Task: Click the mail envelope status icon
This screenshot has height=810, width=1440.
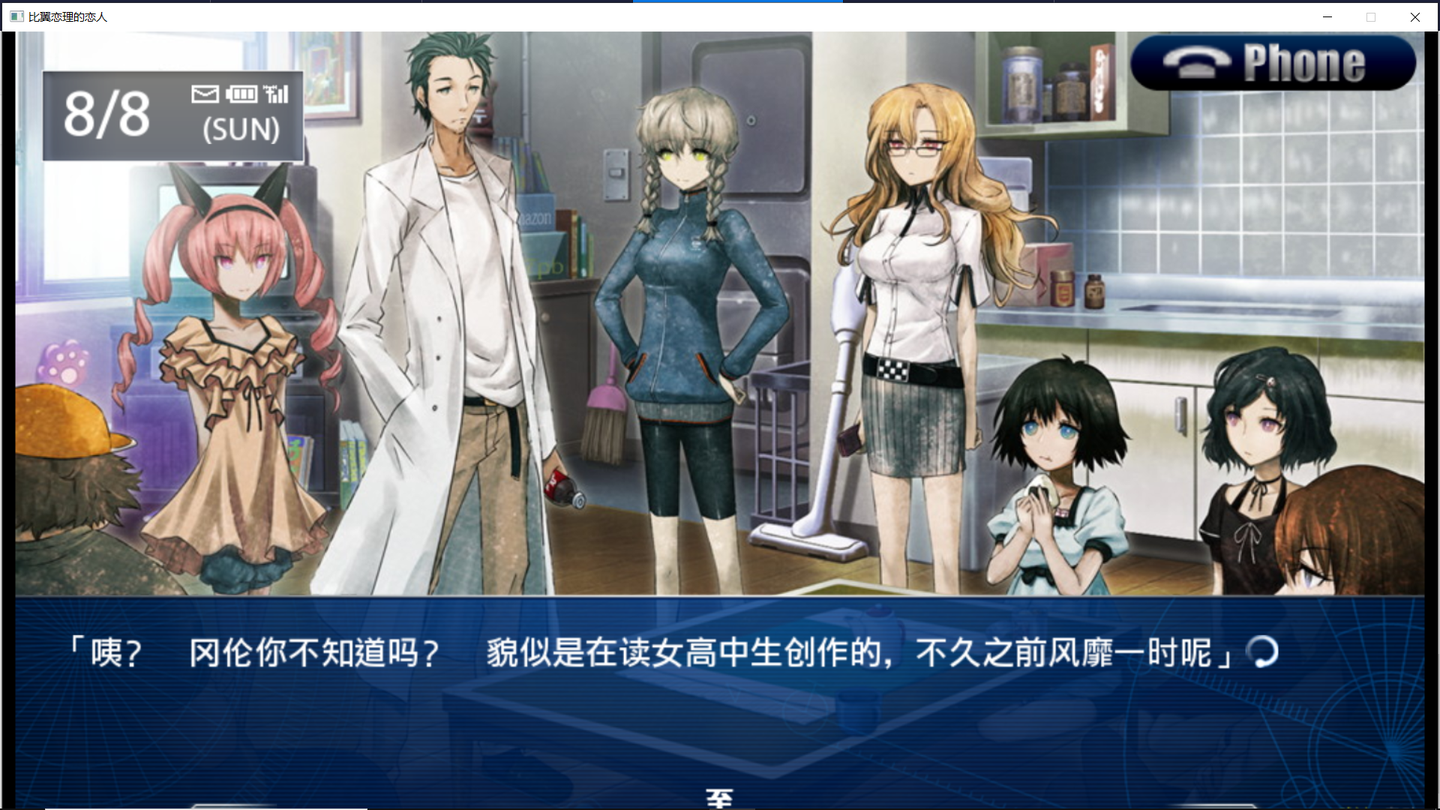Action: [x=204, y=93]
